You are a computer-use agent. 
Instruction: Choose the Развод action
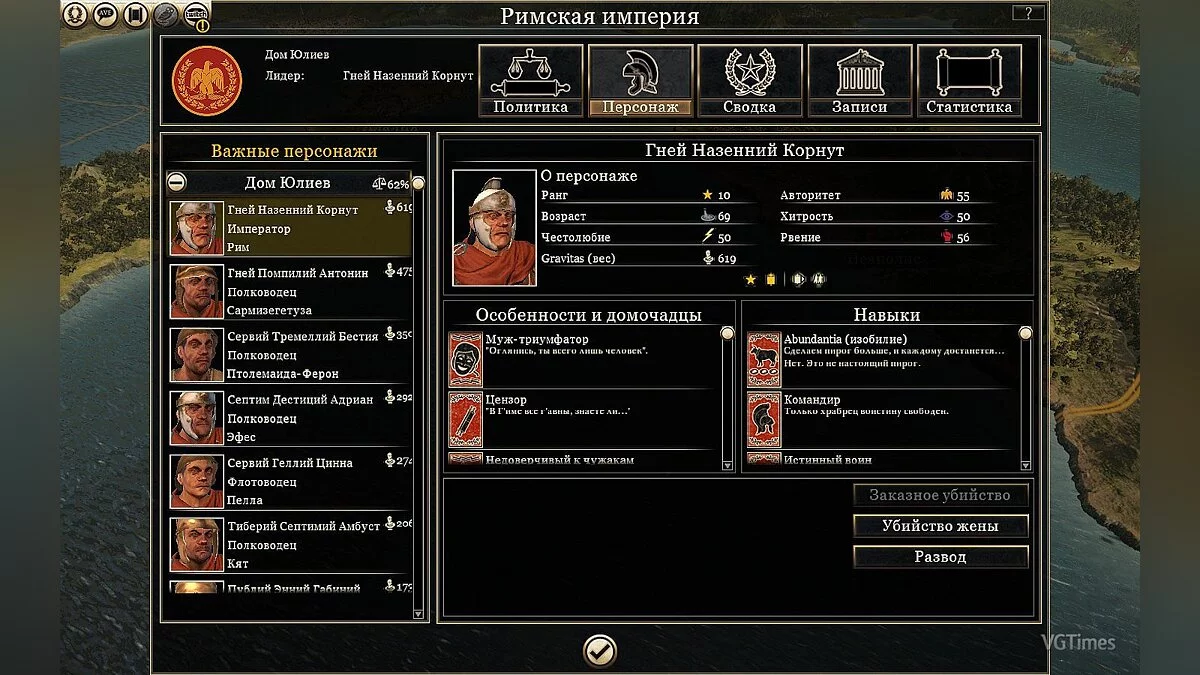click(x=940, y=557)
